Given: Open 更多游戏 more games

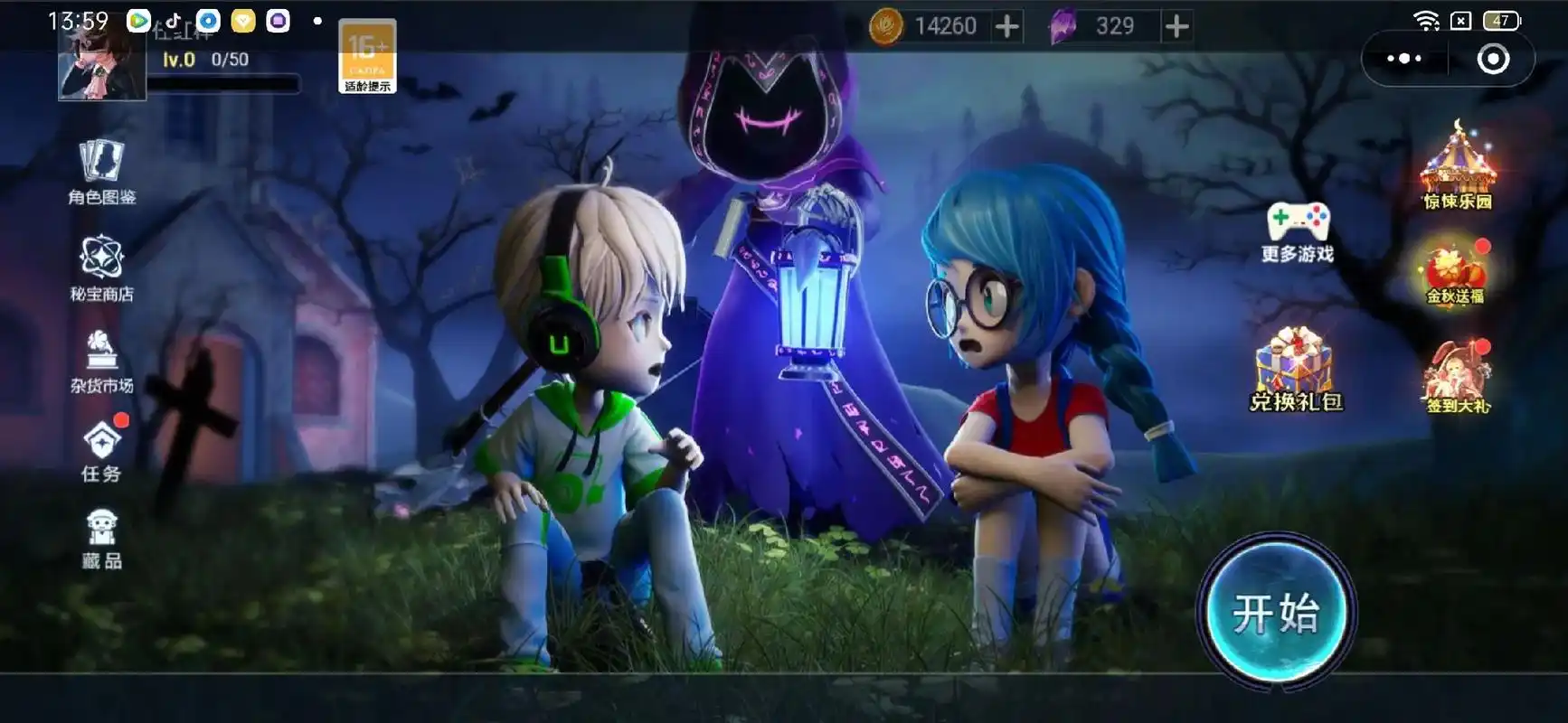Looking at the screenshot, I should coord(1298,231).
